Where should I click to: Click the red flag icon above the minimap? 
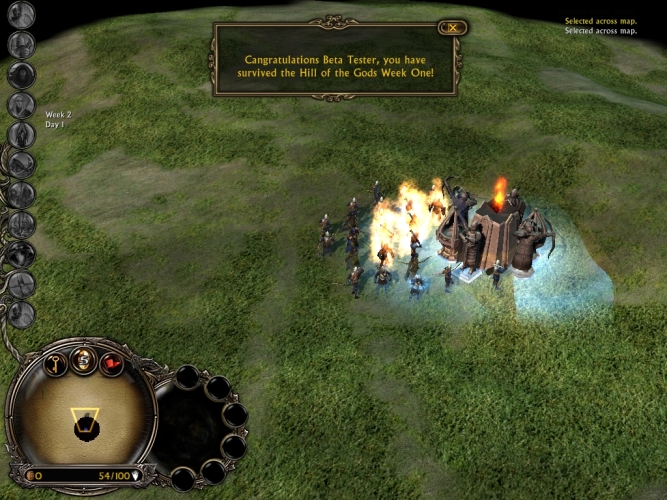pos(111,364)
